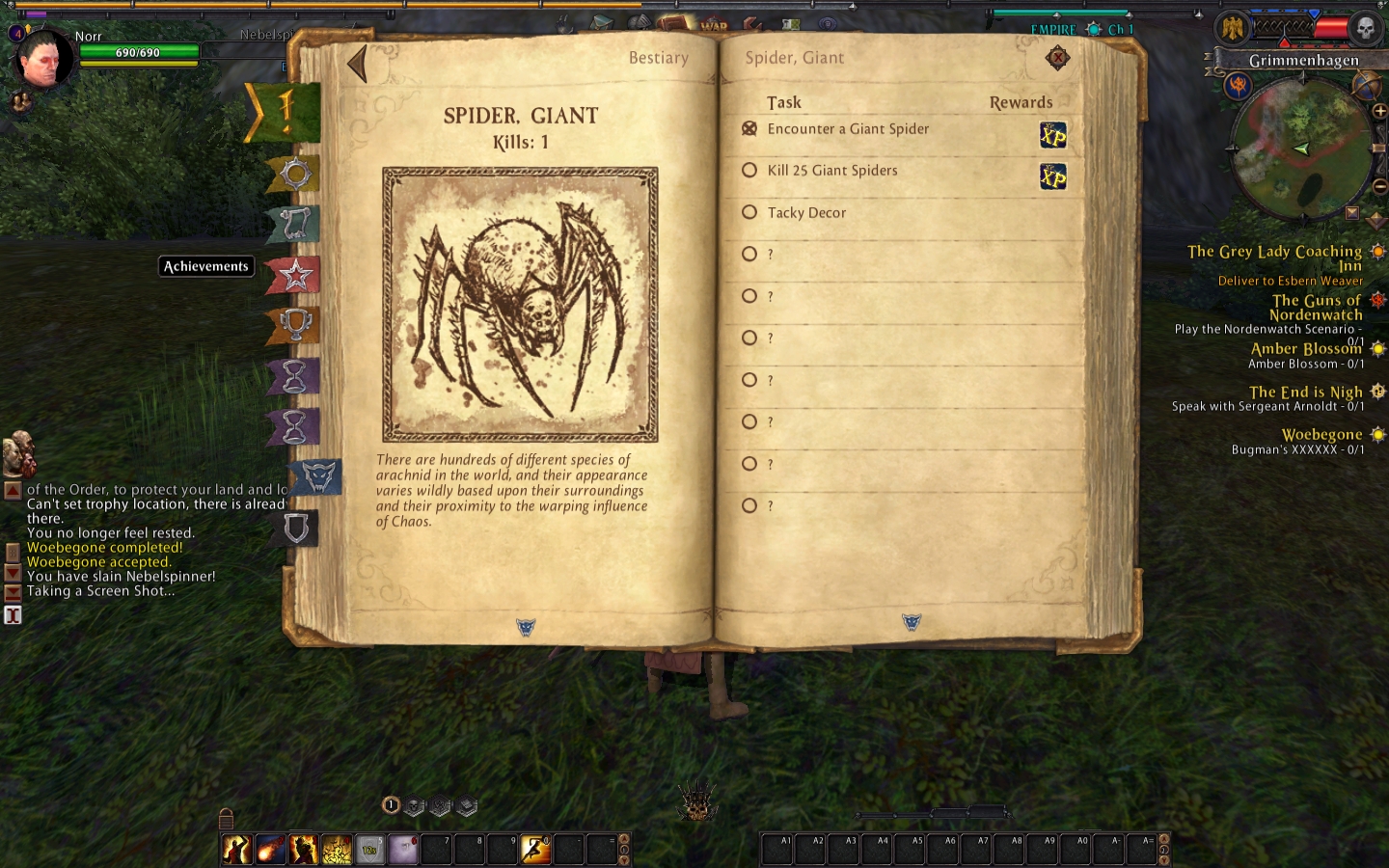Zoom in the minimap with plus button
This screenshot has width=1389, height=868.
[1379, 112]
